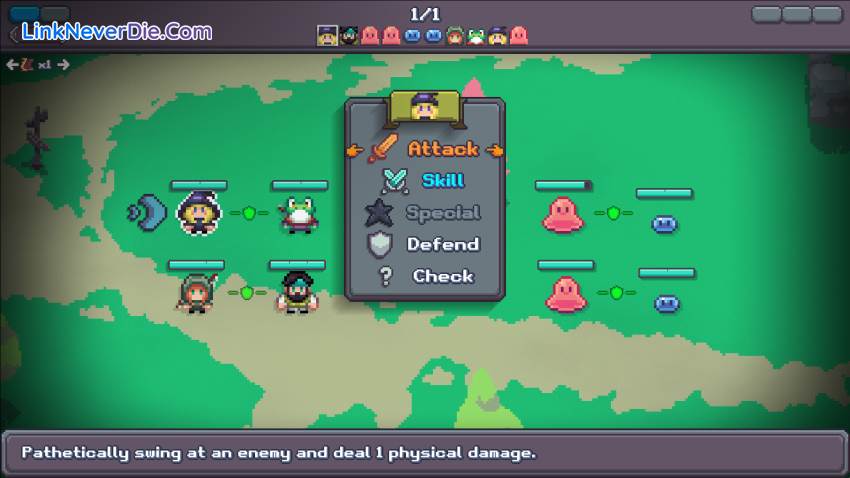Viewport: 850px width, 478px height.
Task: Open the Skill menu
Action: pos(442,181)
